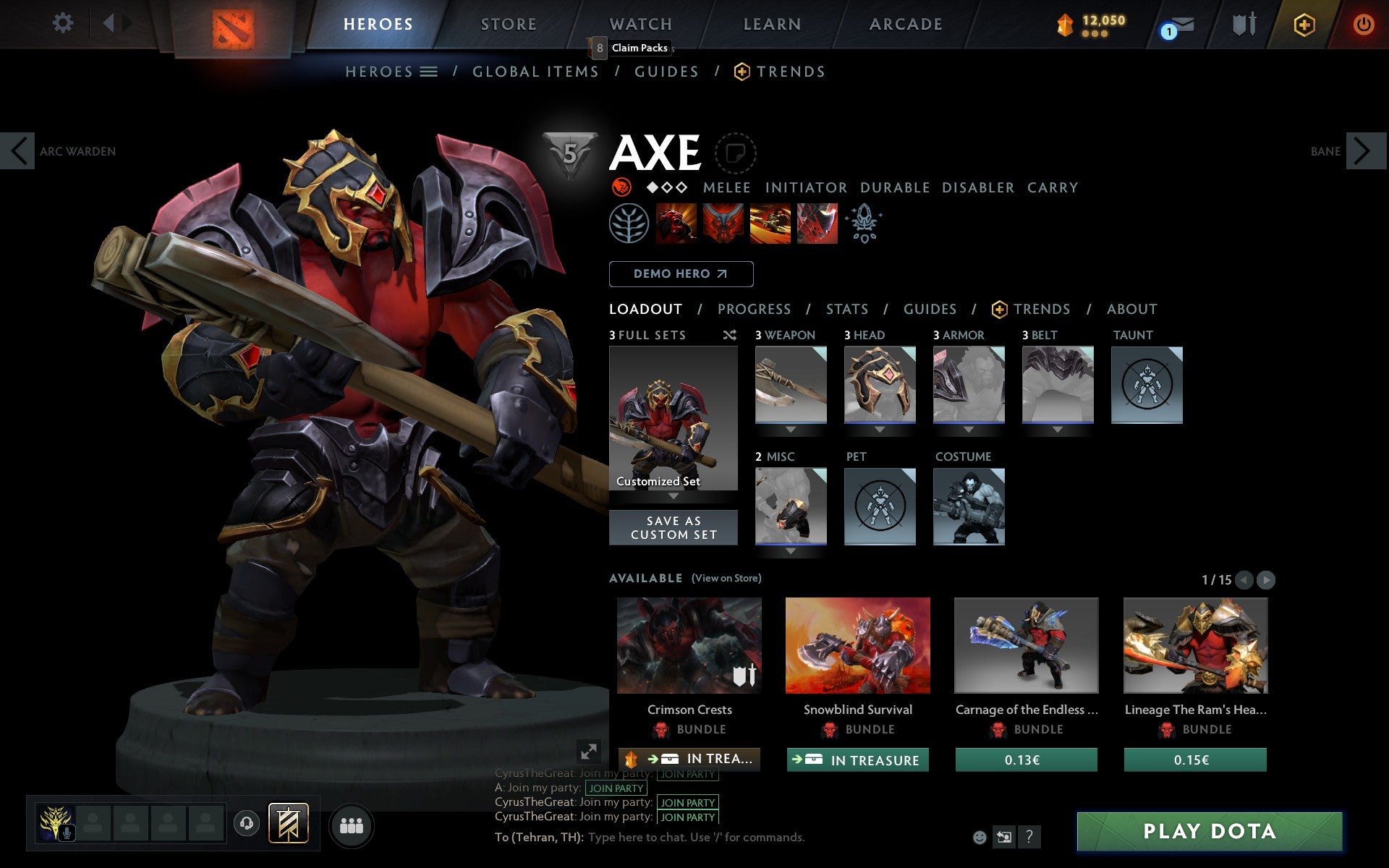Click SAVE AS CUSTOM SET
The width and height of the screenshot is (1389, 868).
point(674,527)
